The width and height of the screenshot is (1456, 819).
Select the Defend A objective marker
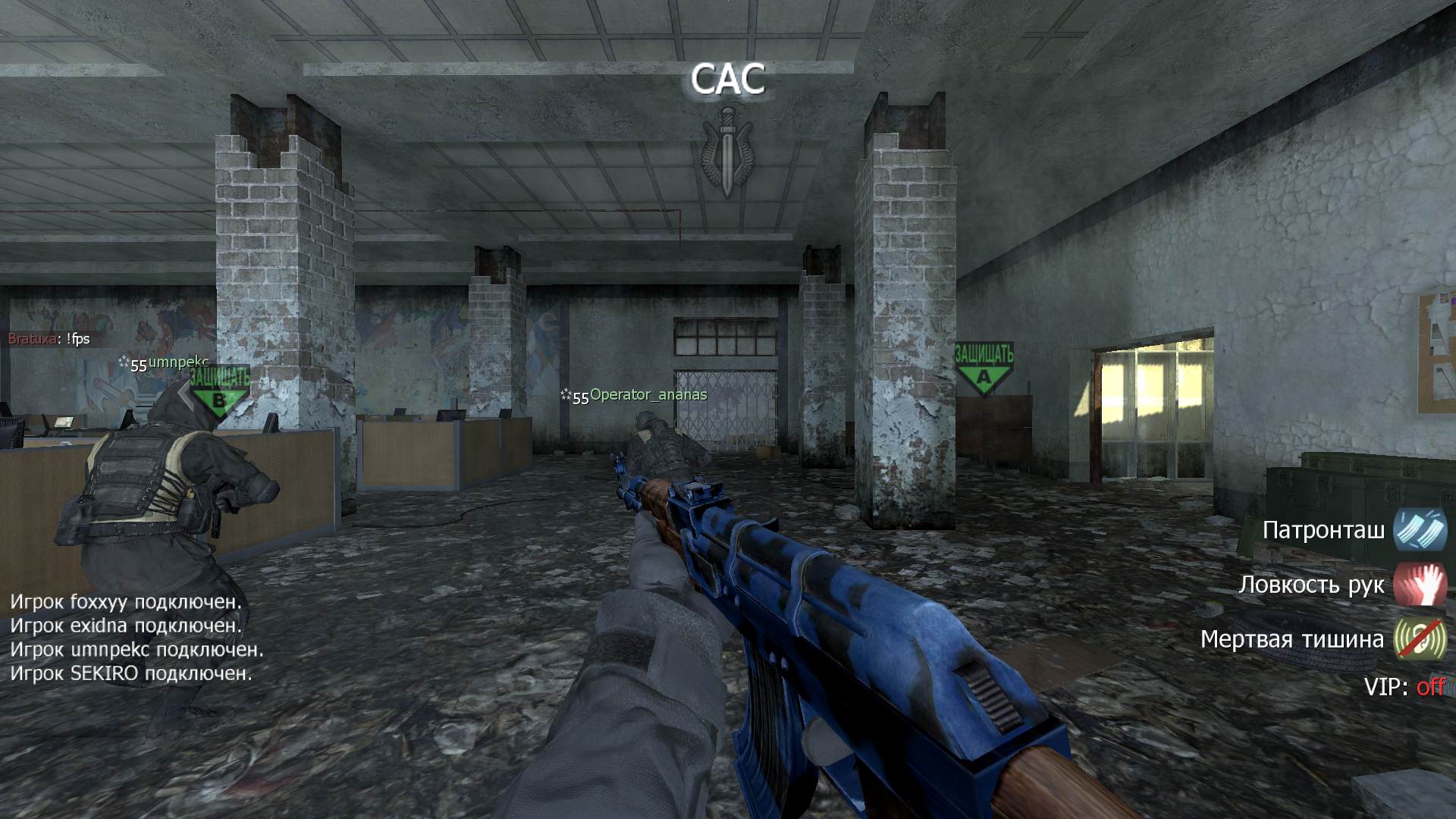pos(984,368)
